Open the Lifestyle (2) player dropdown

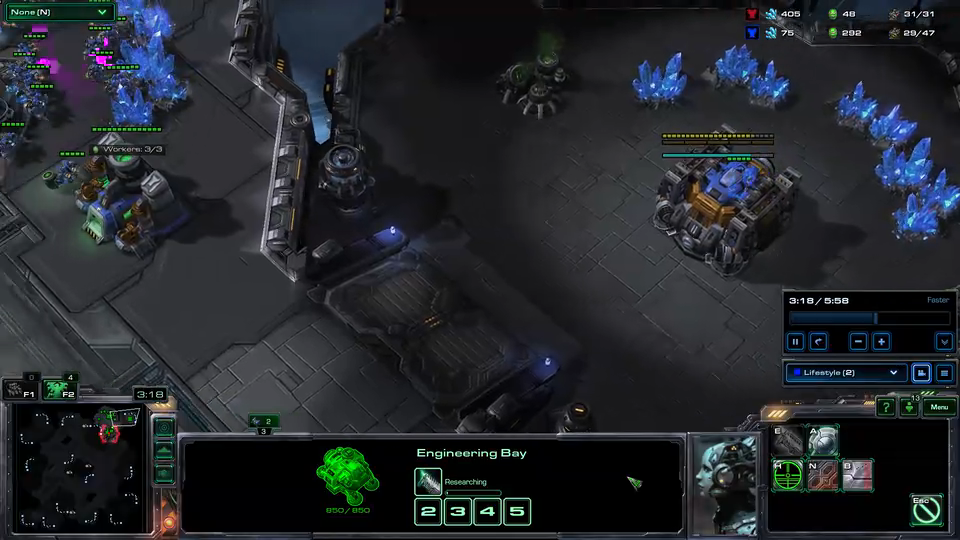[845, 373]
